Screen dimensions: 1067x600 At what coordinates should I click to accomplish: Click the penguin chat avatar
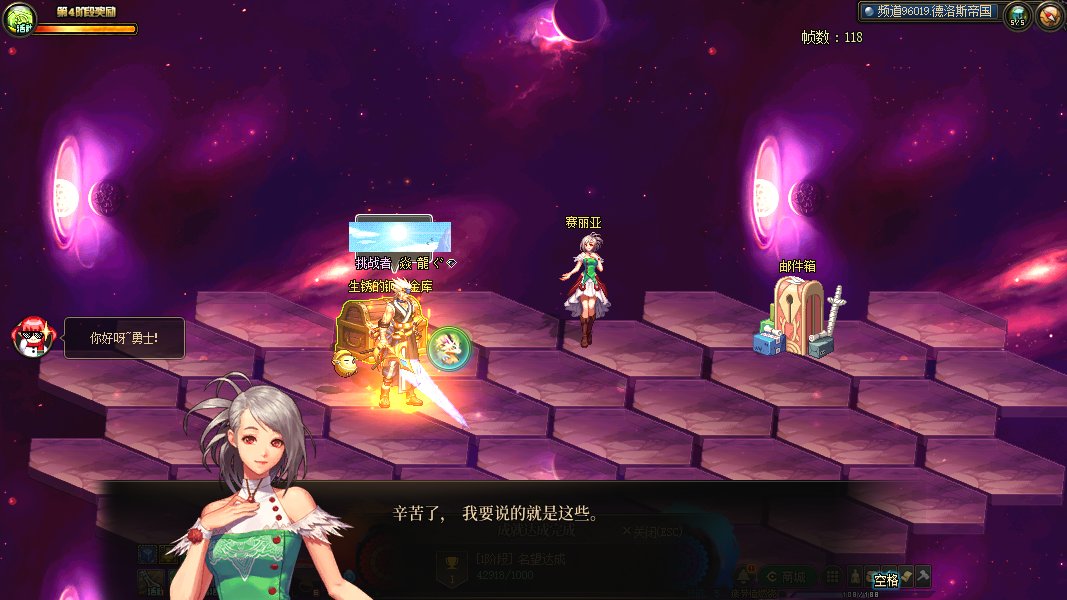(x=32, y=337)
